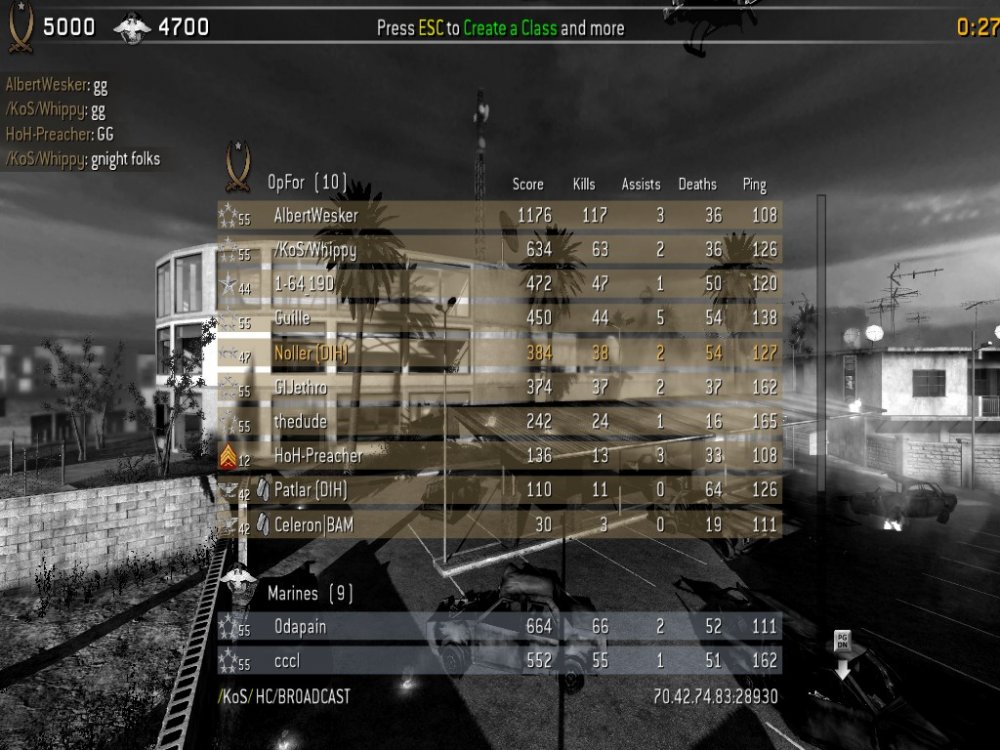Screen dimensions: 1000x750
Task: Select Odapain on the Marines team
Action: 498,627
